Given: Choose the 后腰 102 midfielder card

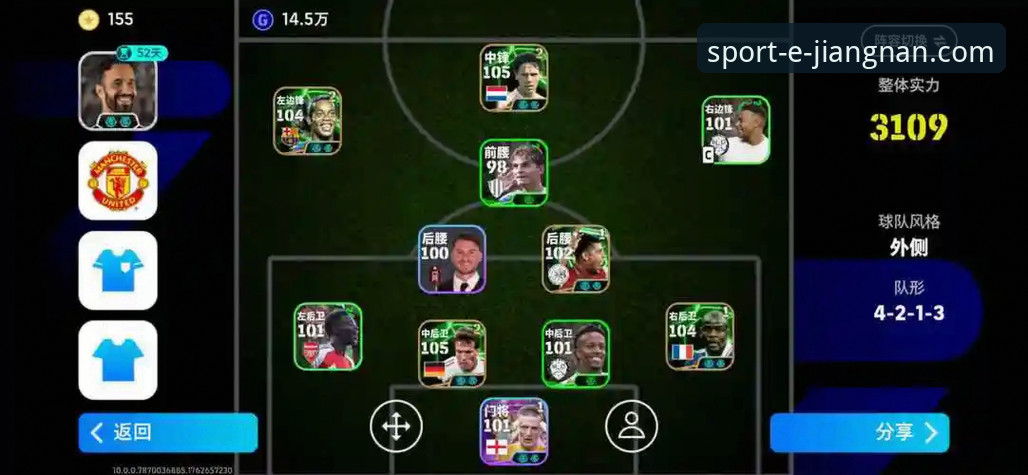Looking at the screenshot, I should [x=576, y=259].
